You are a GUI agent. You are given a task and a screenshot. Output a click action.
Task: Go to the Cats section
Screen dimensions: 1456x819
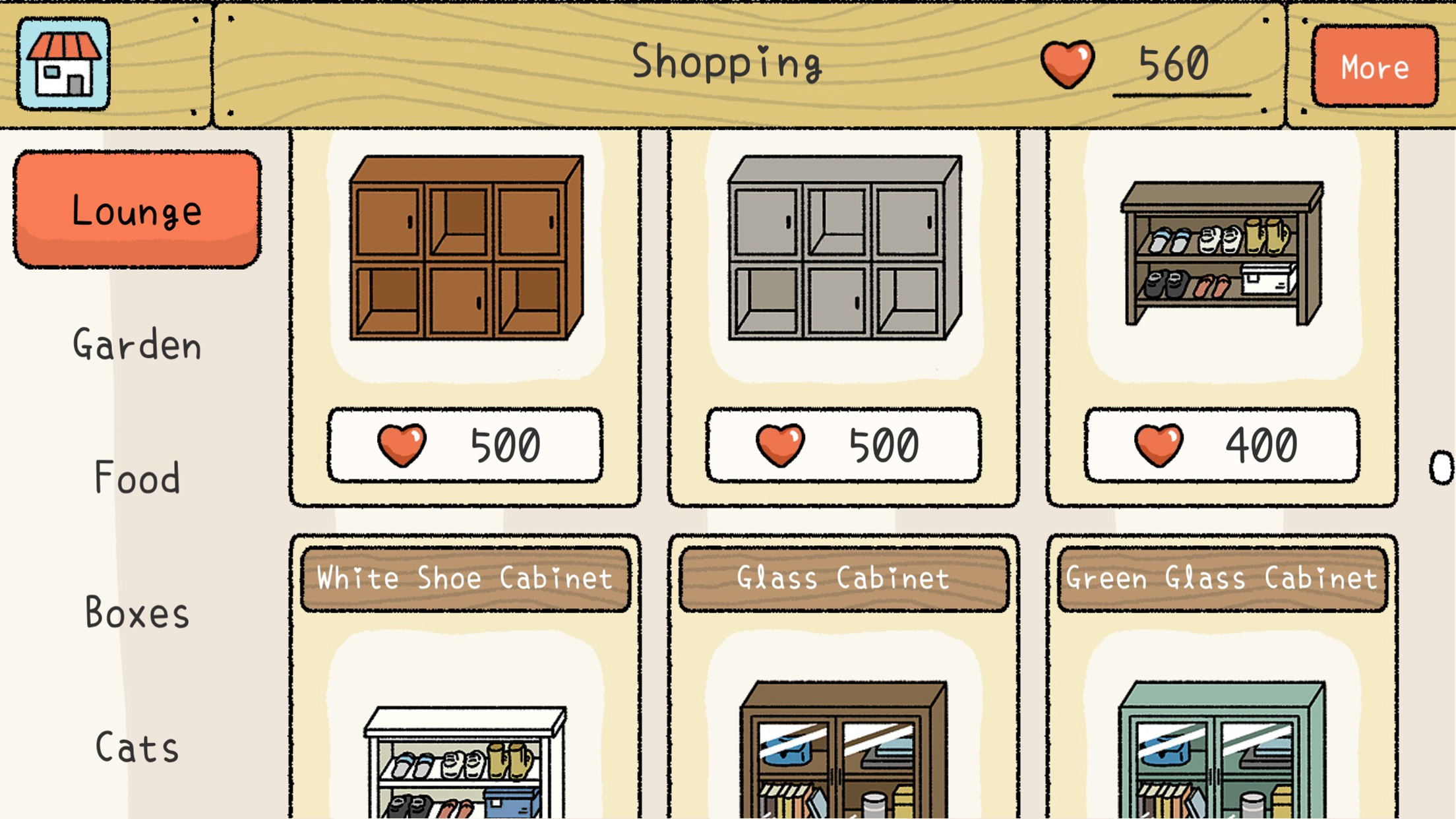[135, 746]
